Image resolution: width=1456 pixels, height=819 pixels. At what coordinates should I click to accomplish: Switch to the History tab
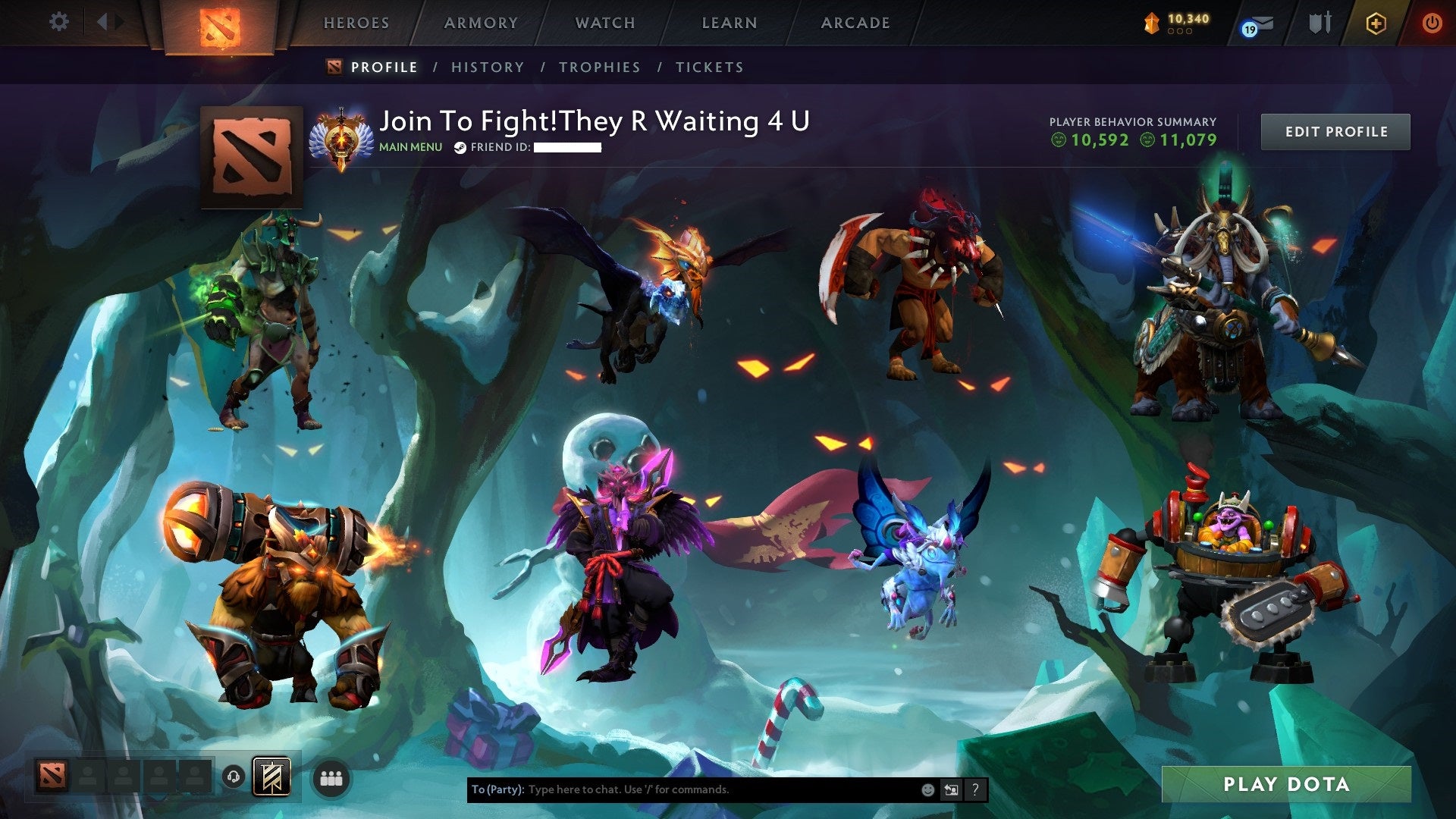(x=487, y=67)
